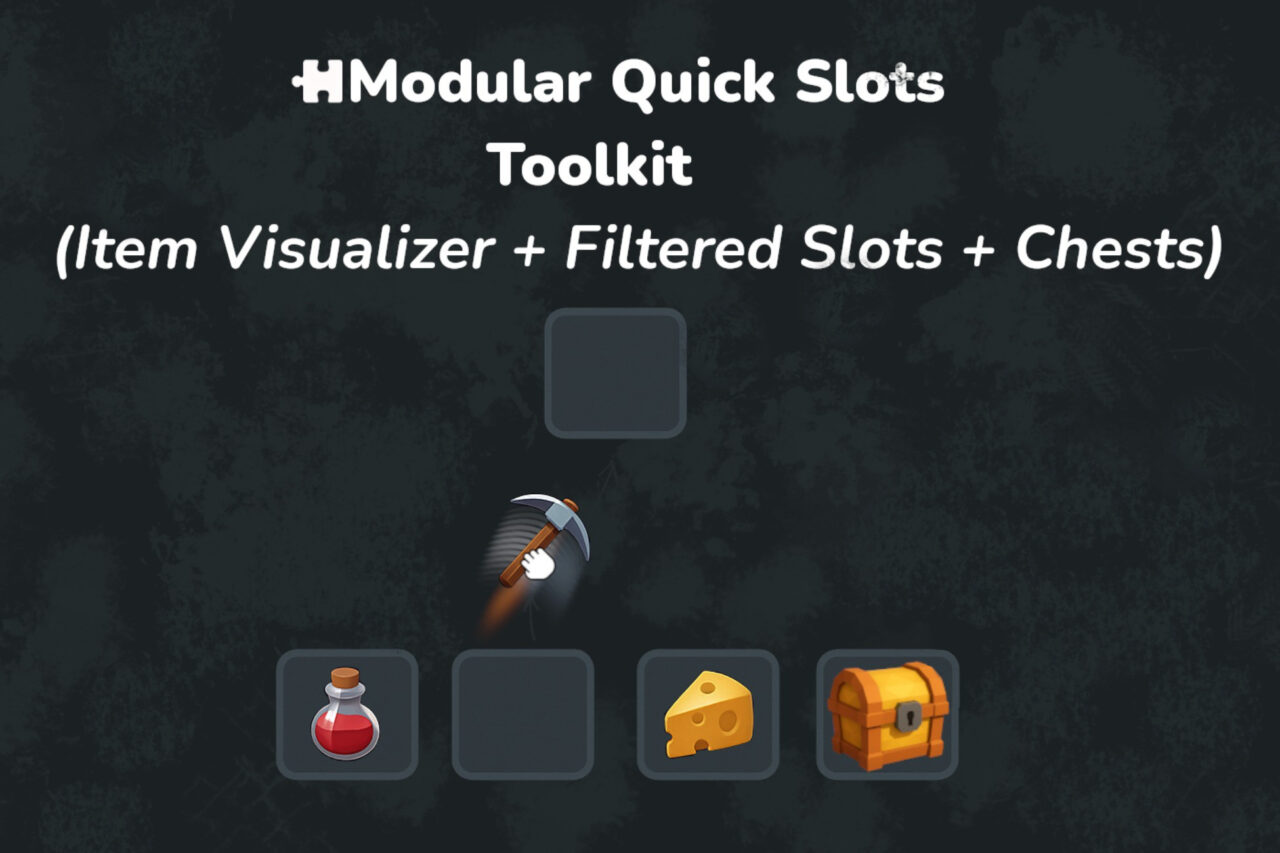
Task: Click the 'Modular Quick Slots' title text
Action: coord(640,83)
